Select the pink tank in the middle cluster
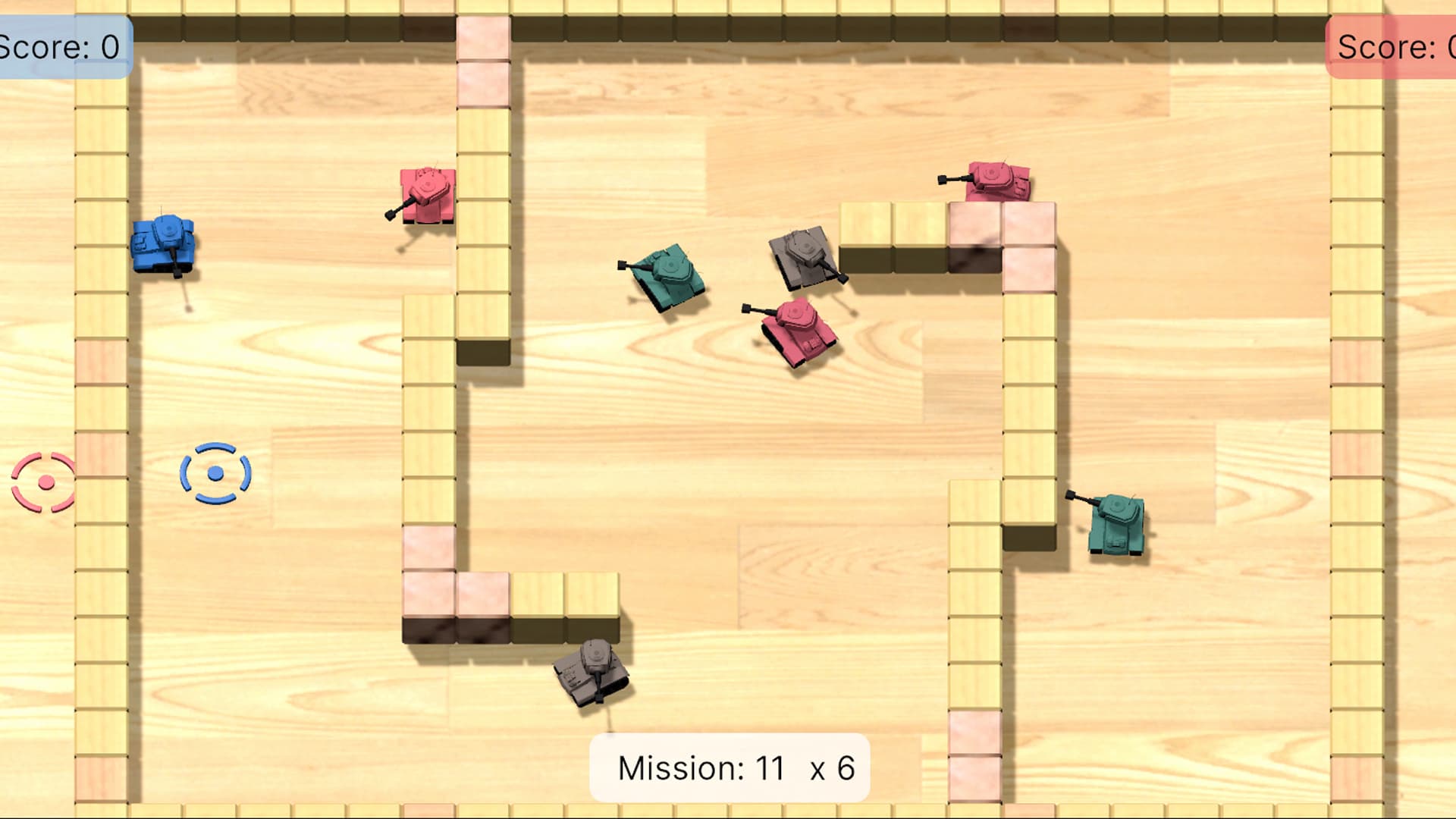Screen dimensions: 1456x819 (800, 330)
